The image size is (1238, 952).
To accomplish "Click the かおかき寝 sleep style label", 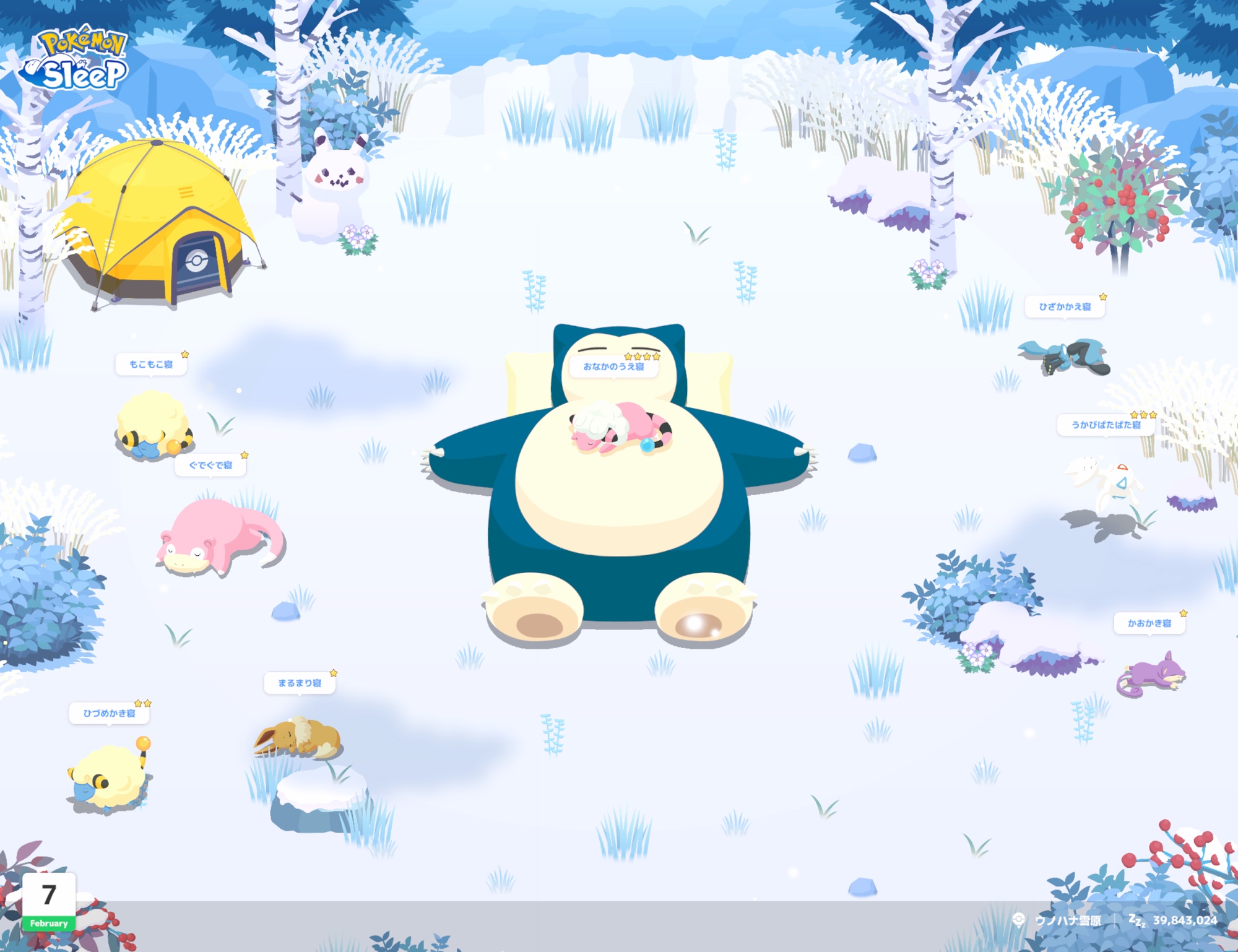I will tap(1149, 623).
